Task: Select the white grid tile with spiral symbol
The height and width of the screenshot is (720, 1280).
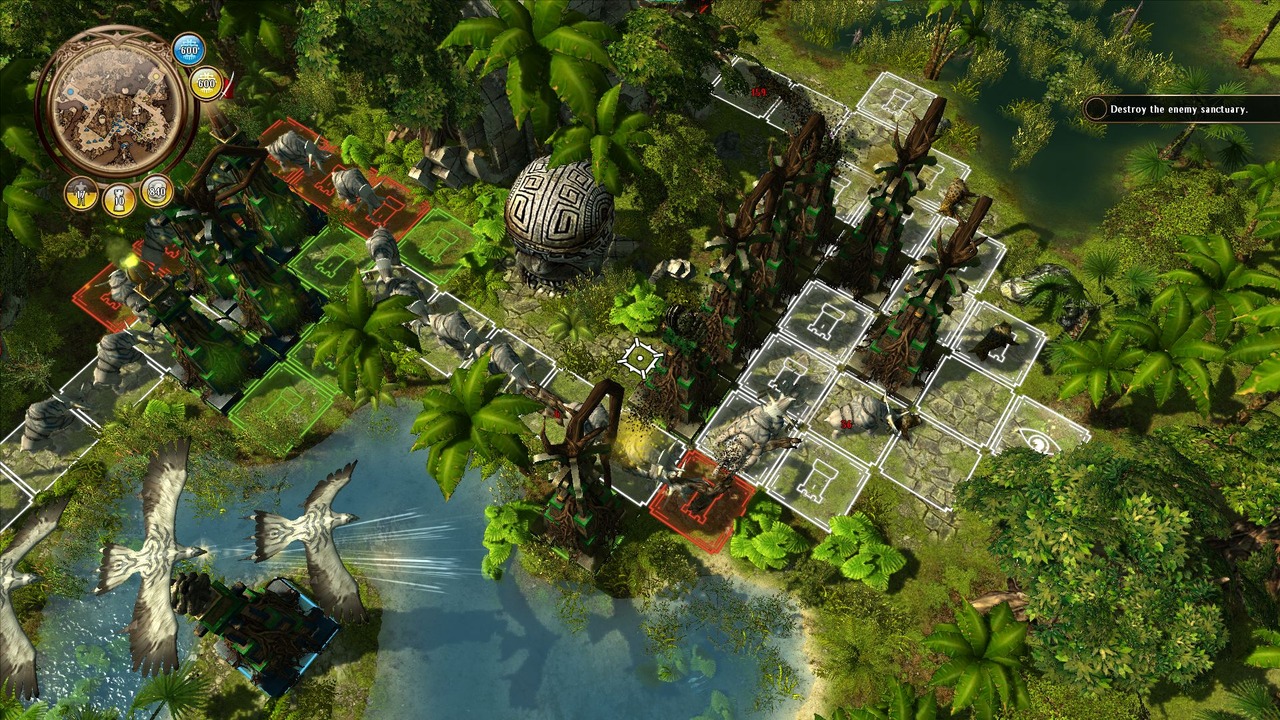Action: [x=1040, y=442]
